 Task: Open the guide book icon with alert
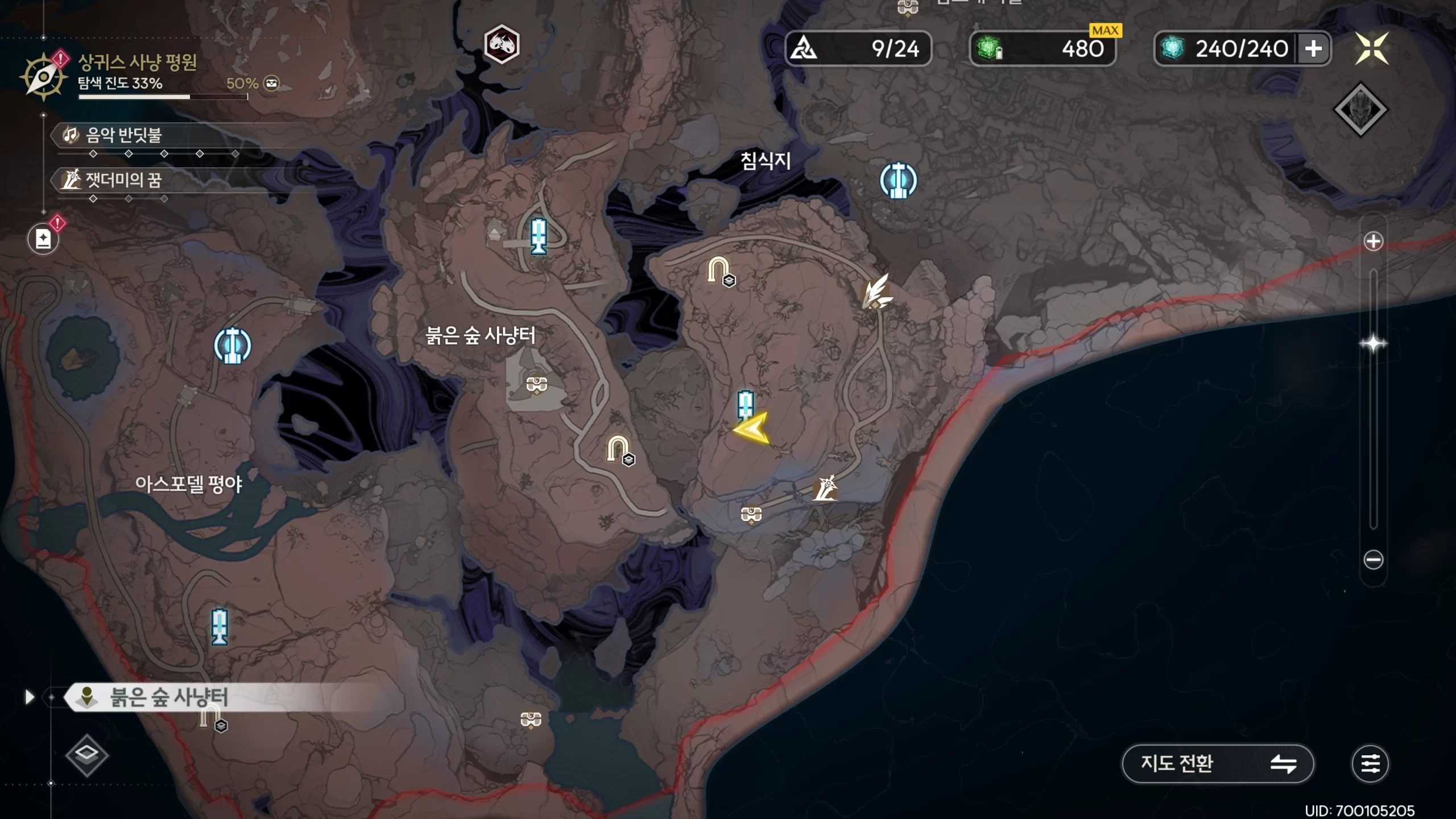[44, 238]
